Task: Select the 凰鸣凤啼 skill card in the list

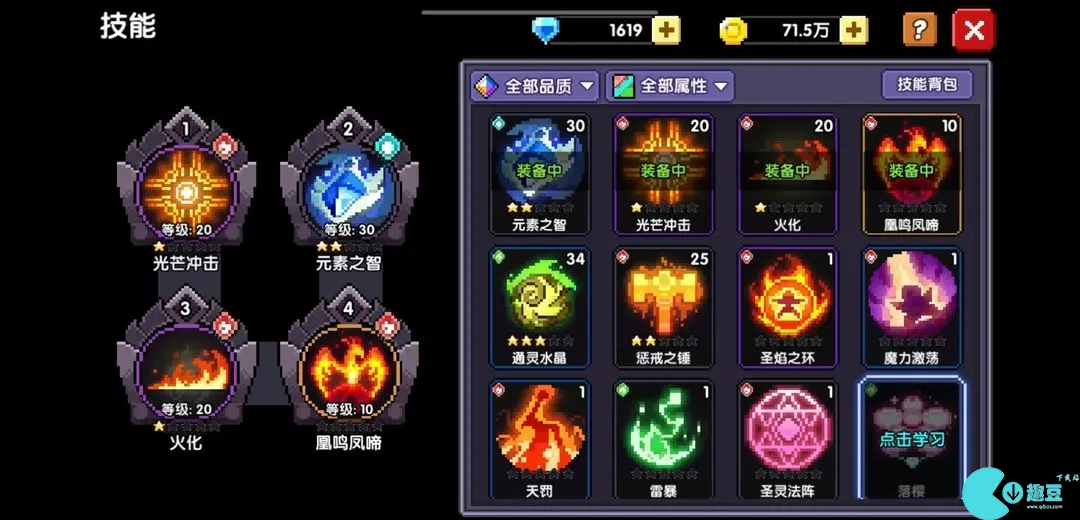Action: click(x=911, y=172)
